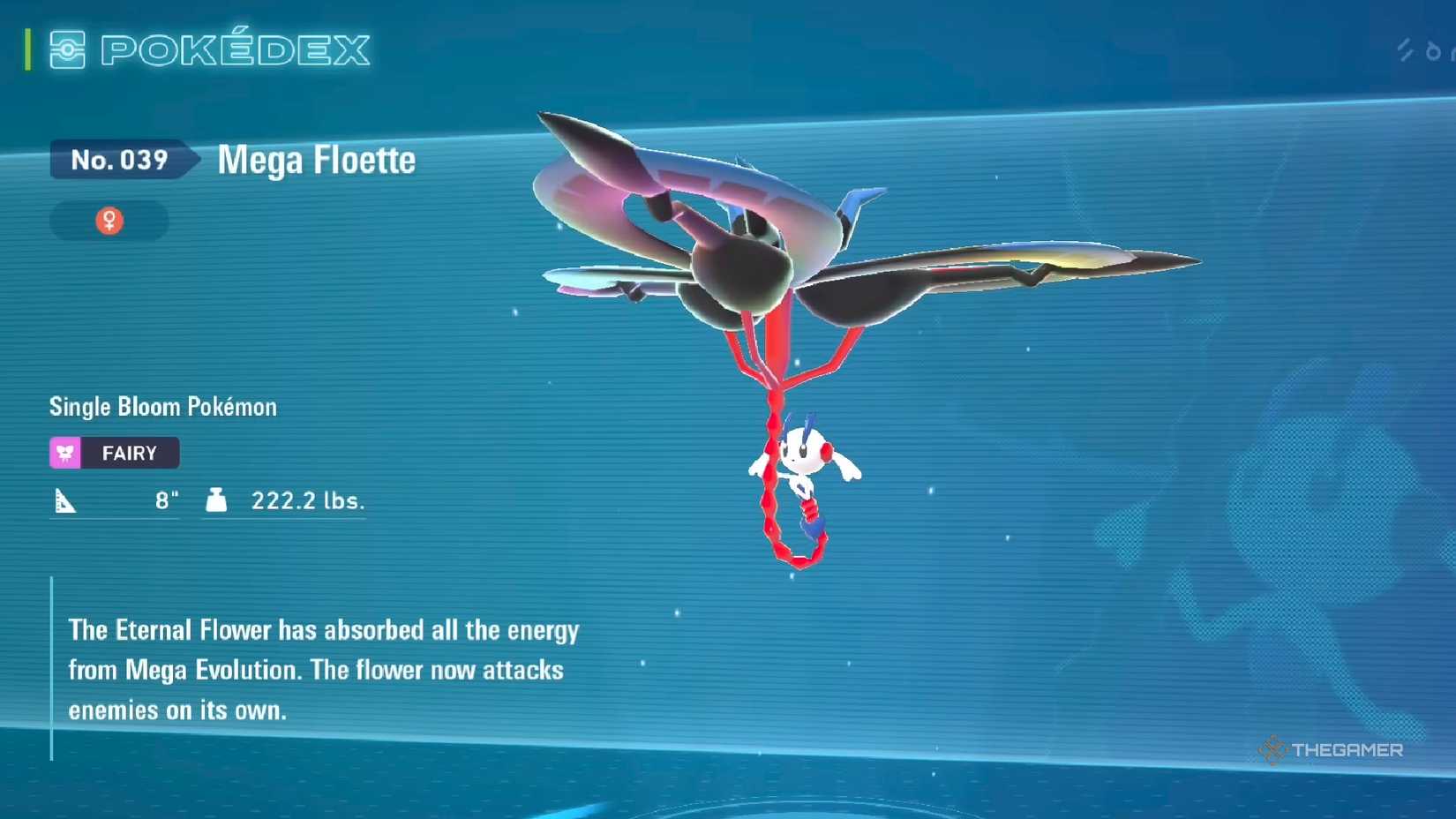Screen dimensions: 1456x819
Task: Select the left page-switch arrow icon top right
Action: pyautogui.click(x=1405, y=49)
